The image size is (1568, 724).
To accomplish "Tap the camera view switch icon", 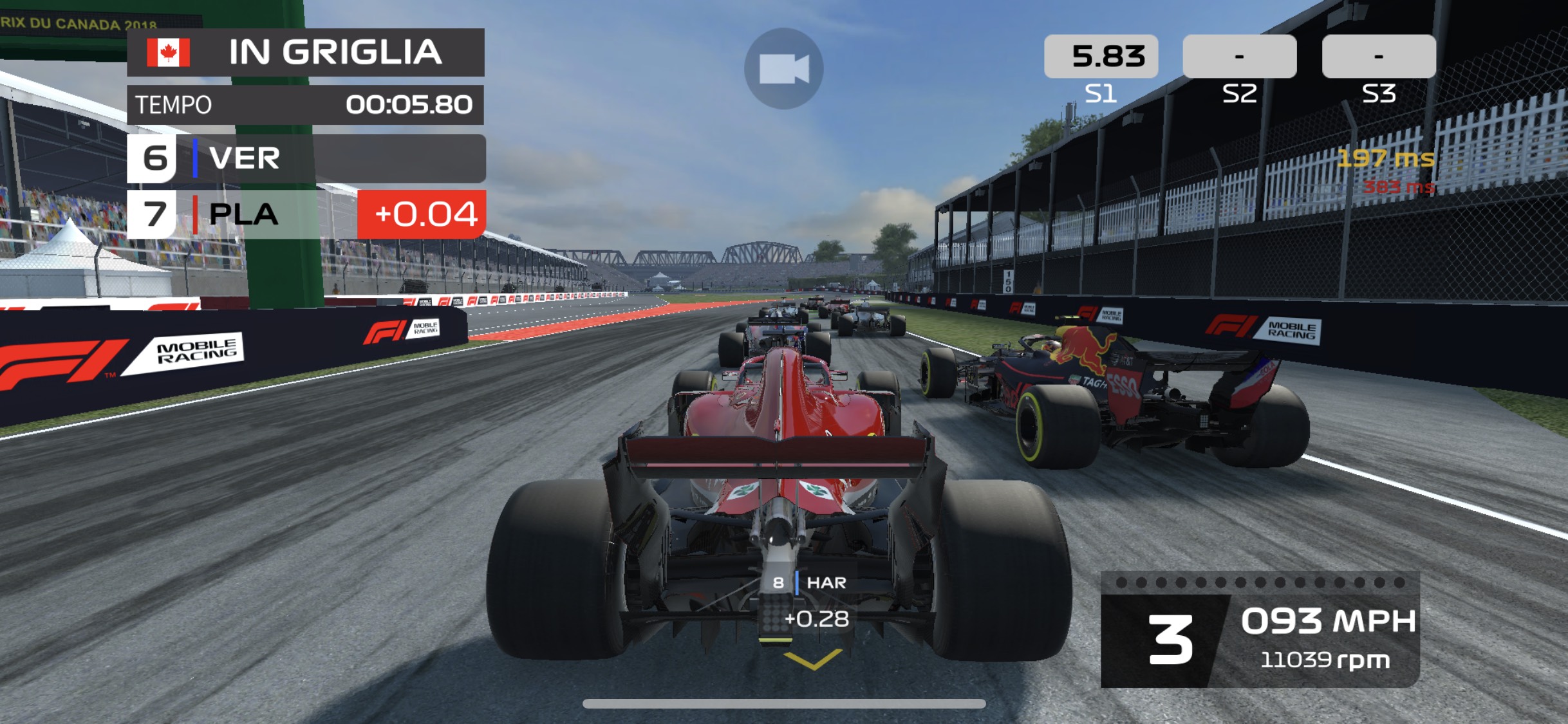I will click(x=785, y=70).
